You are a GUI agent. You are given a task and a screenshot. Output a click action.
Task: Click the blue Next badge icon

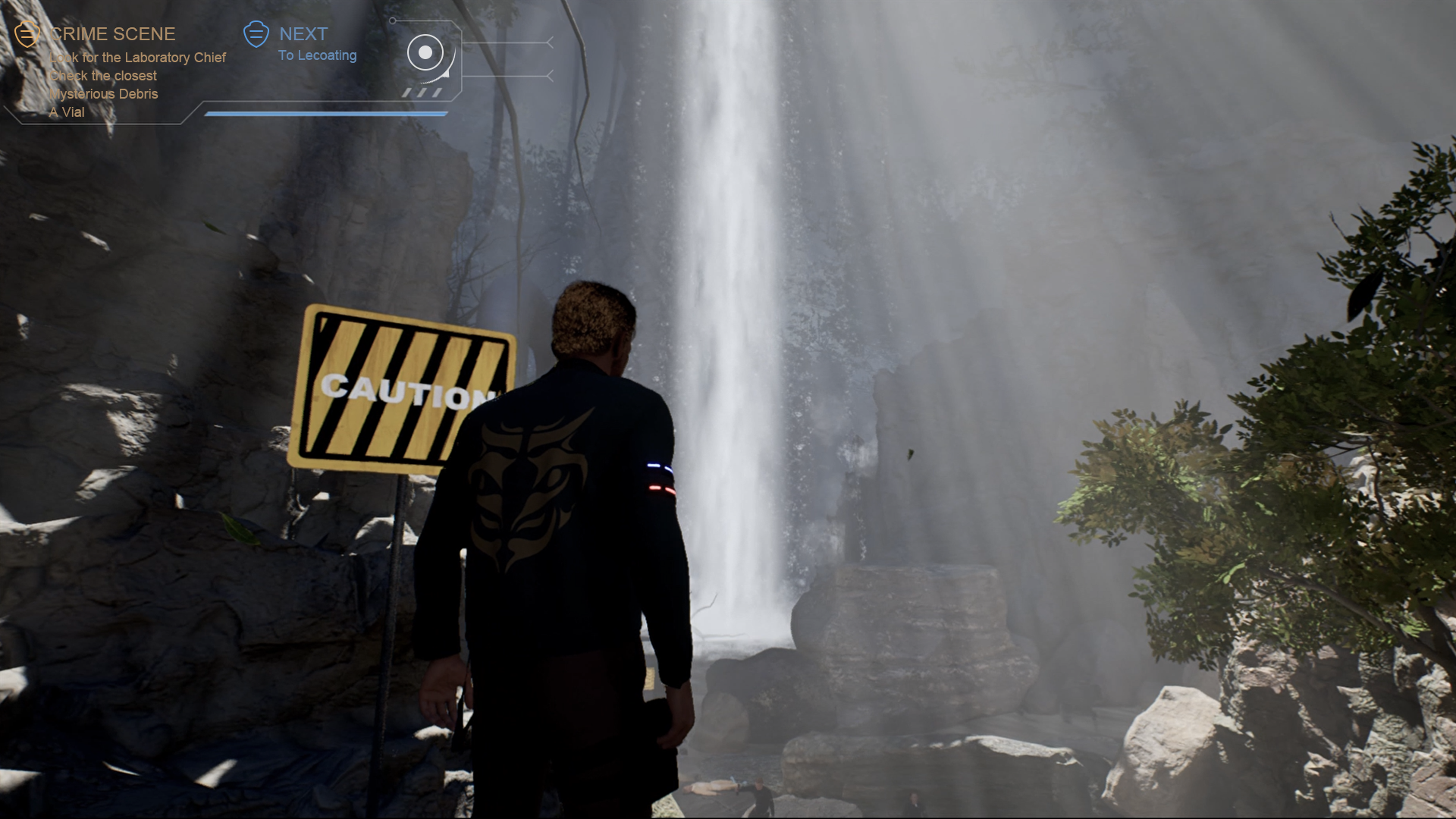256,33
